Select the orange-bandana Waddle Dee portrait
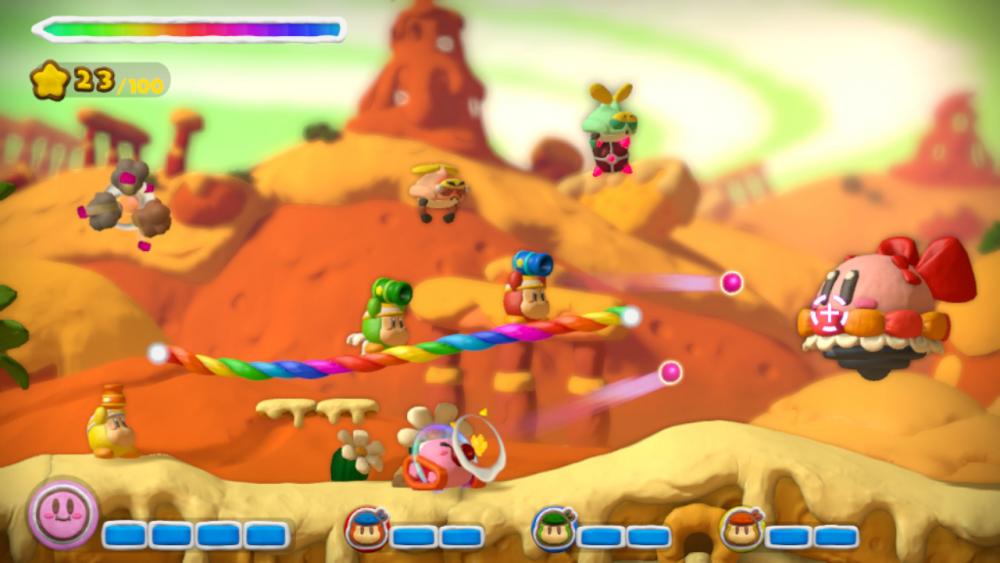Image resolution: width=1000 pixels, height=563 pixels. [740, 529]
